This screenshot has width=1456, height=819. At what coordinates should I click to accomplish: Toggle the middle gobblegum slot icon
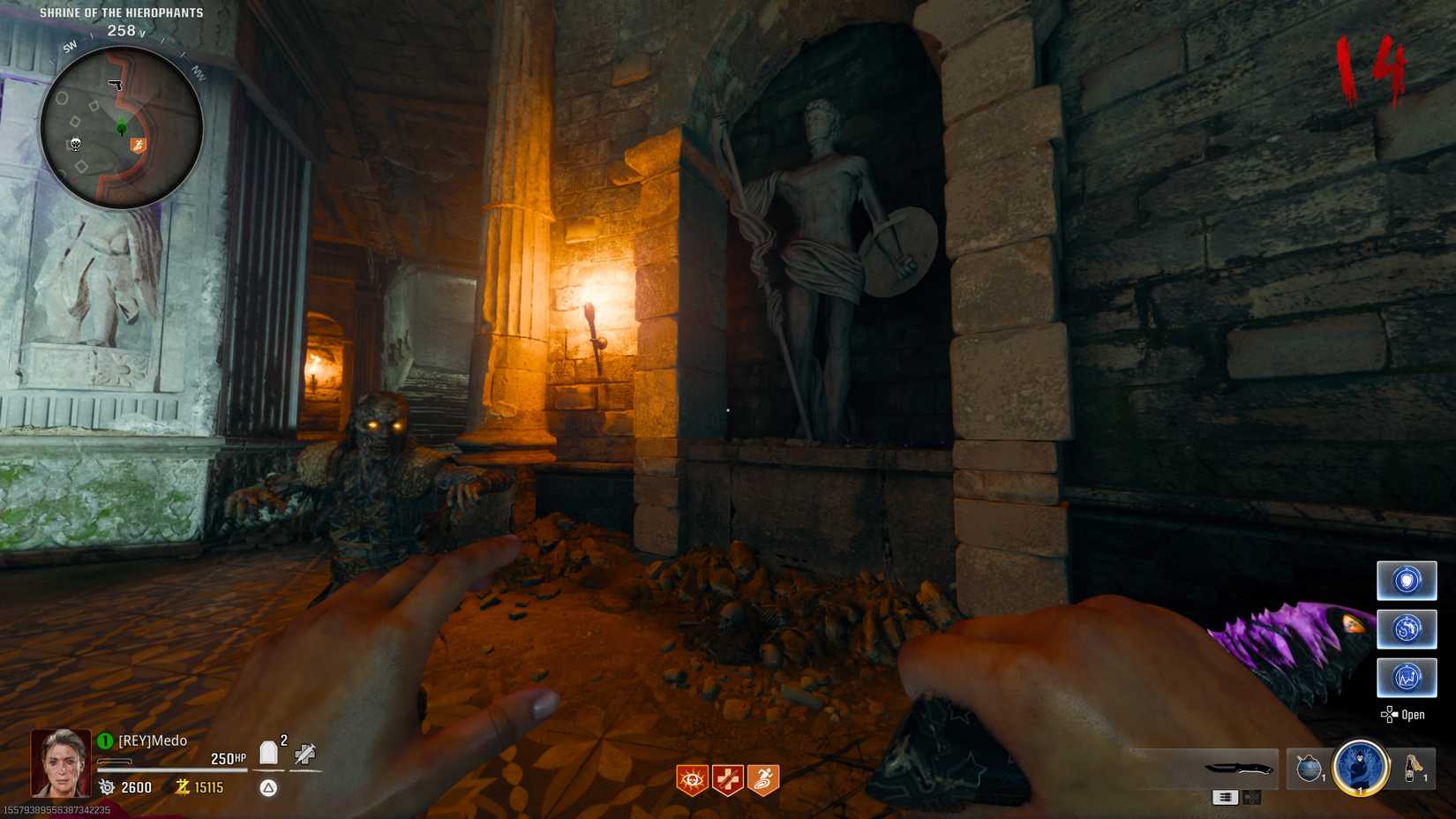point(1407,628)
